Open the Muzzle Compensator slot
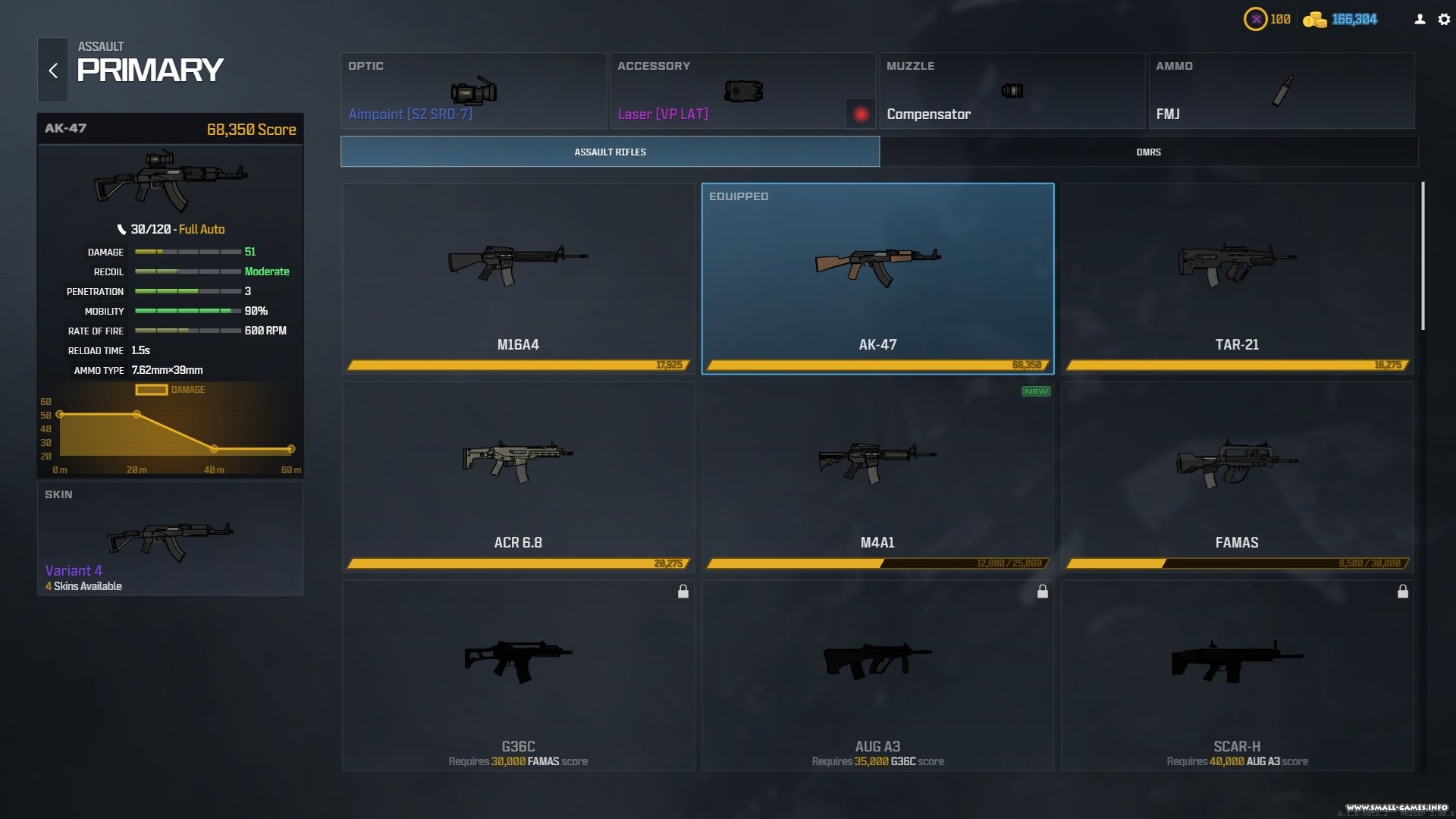1456x819 pixels. coord(1012,91)
